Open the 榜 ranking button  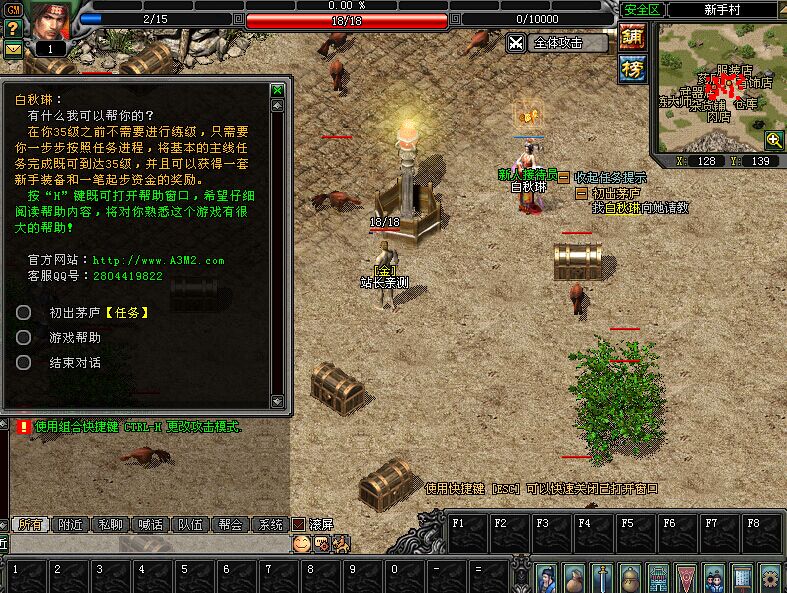click(x=632, y=69)
